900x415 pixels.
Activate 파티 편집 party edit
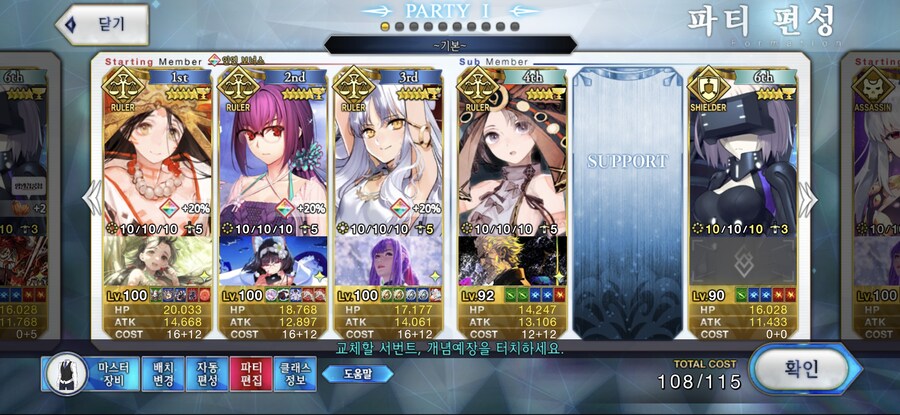(x=249, y=374)
